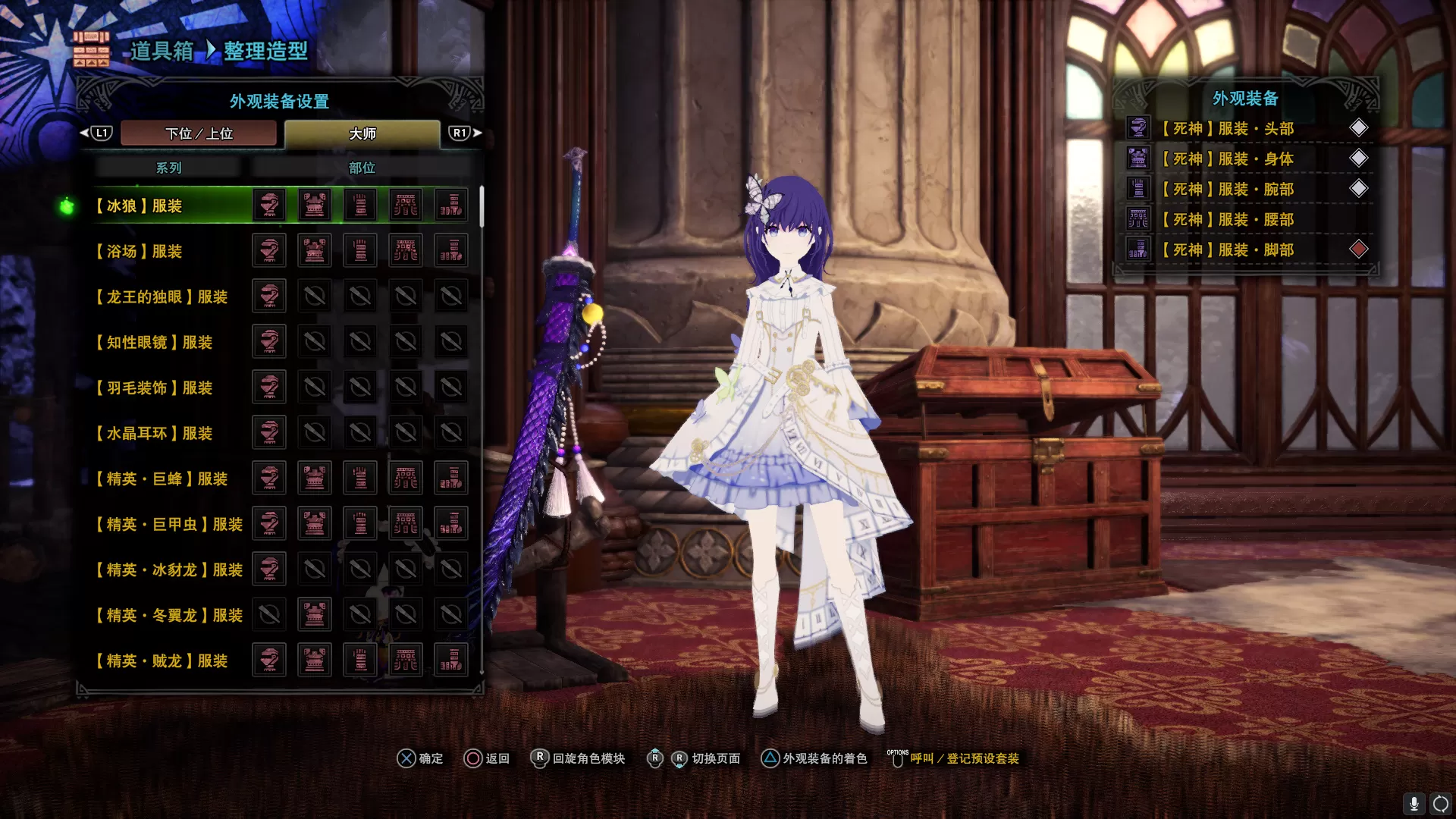Toggle the diamond beside【死神】服装·头部
This screenshot has width=1456, height=819.
click(1360, 127)
